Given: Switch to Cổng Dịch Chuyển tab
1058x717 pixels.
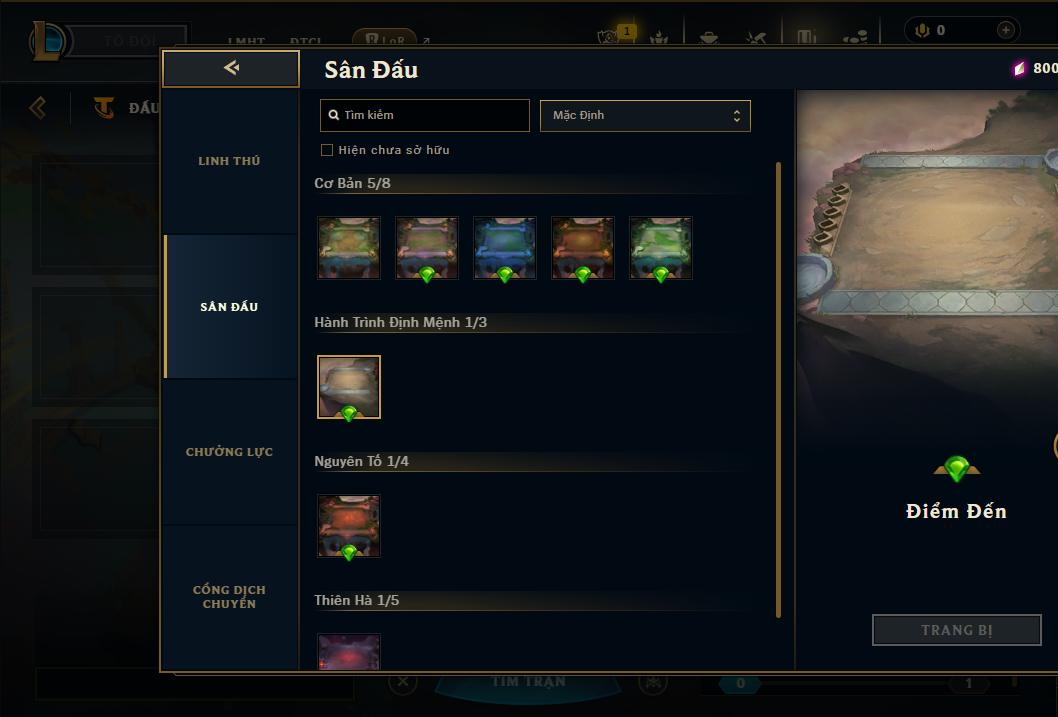Looking at the screenshot, I should 229,597.
